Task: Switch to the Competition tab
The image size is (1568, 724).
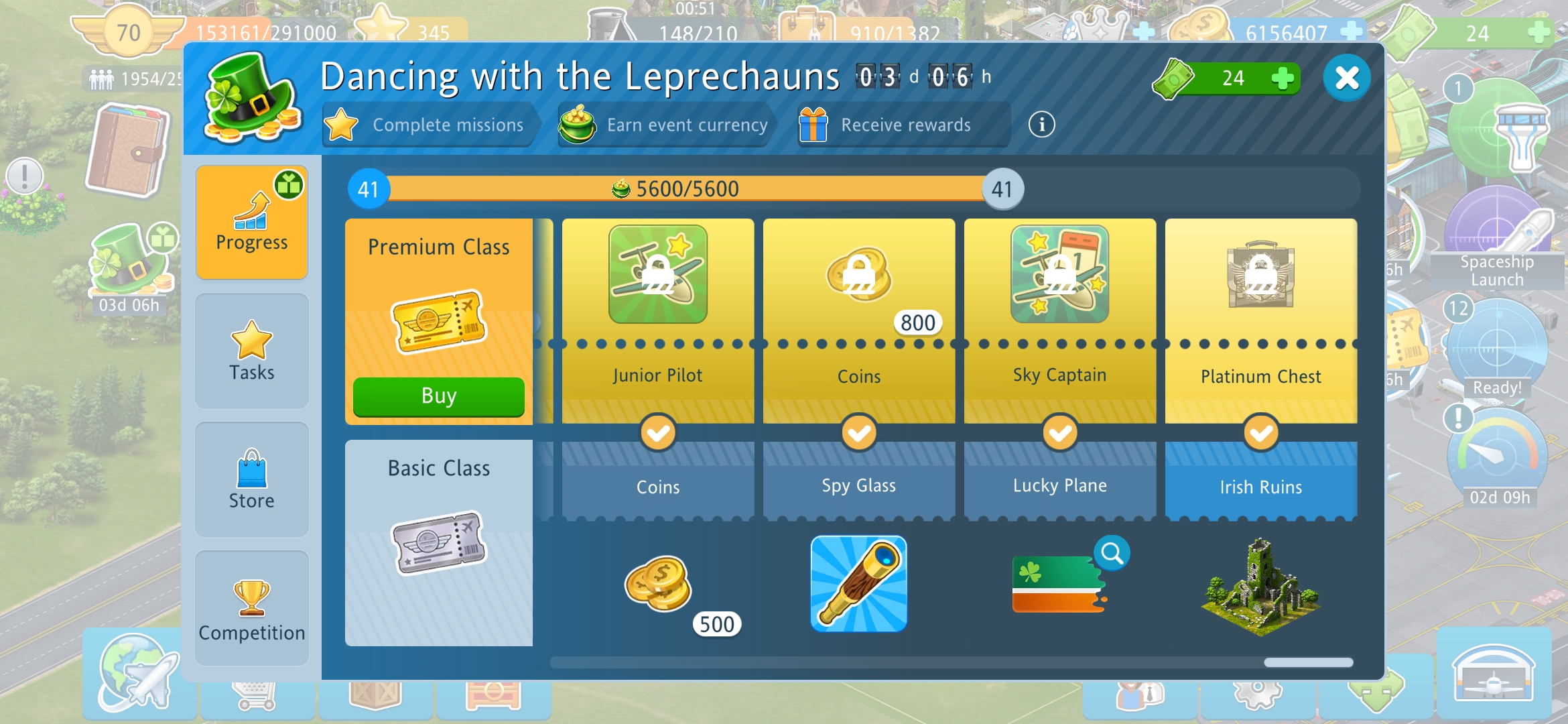Action: pyautogui.click(x=251, y=609)
